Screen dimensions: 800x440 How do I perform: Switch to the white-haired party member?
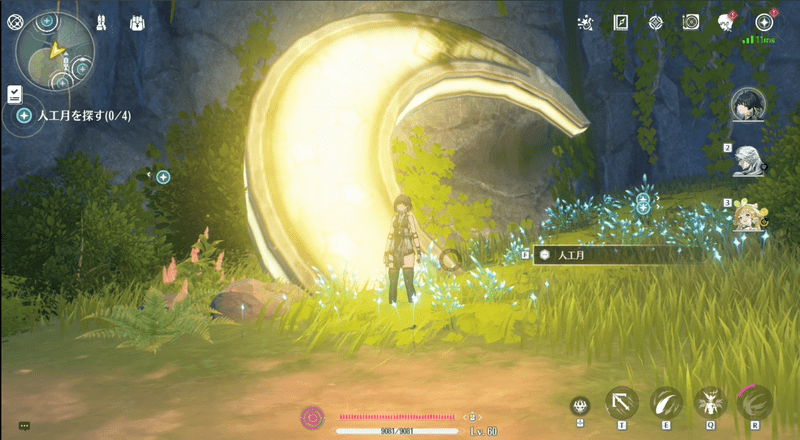pyautogui.click(x=748, y=159)
